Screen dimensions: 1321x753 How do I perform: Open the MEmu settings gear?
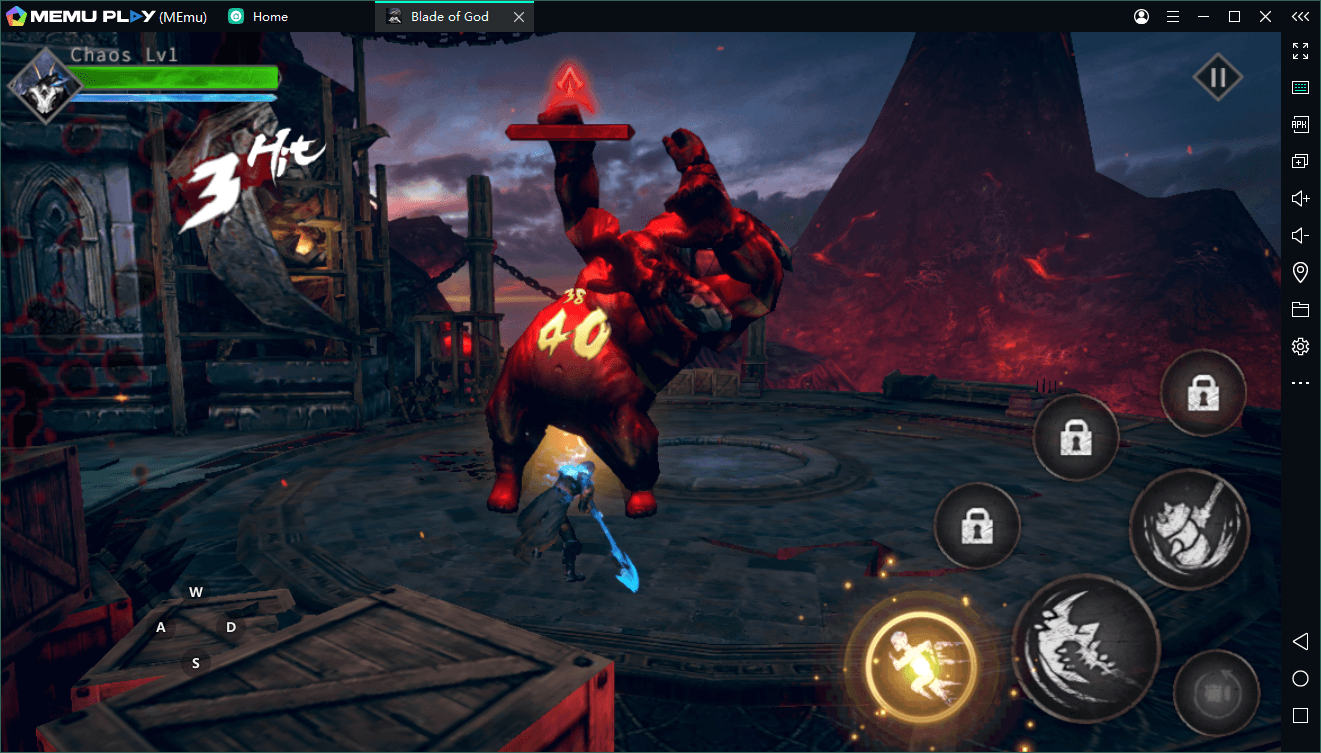(1300, 347)
